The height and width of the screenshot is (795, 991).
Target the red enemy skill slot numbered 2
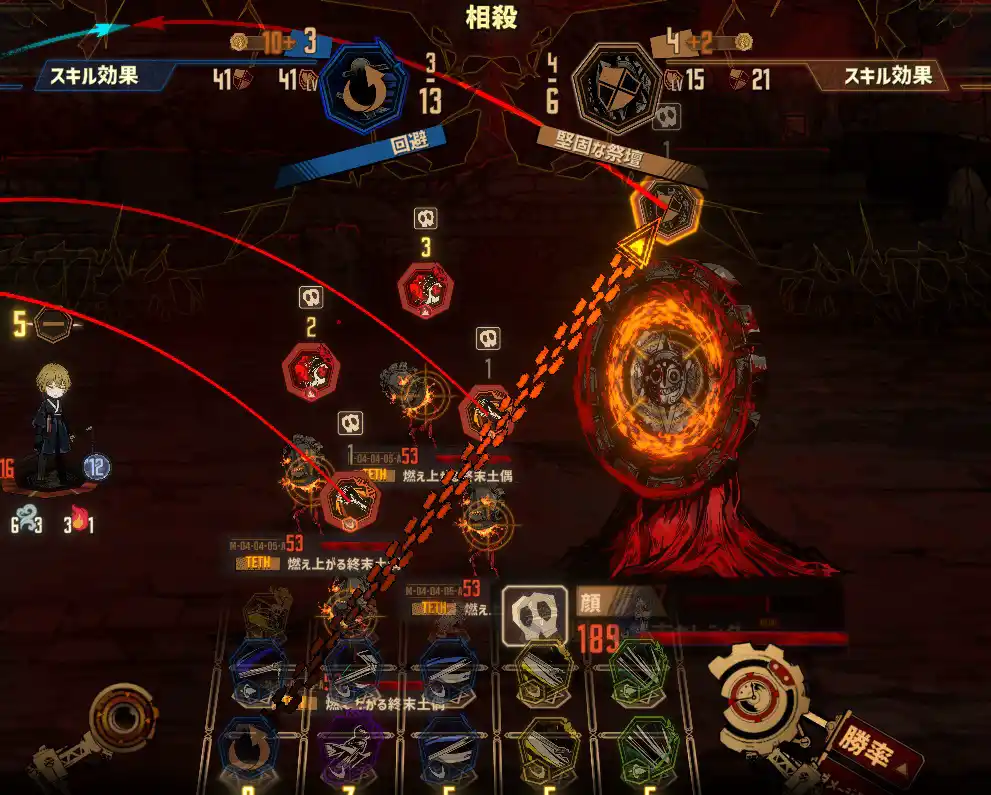311,370
